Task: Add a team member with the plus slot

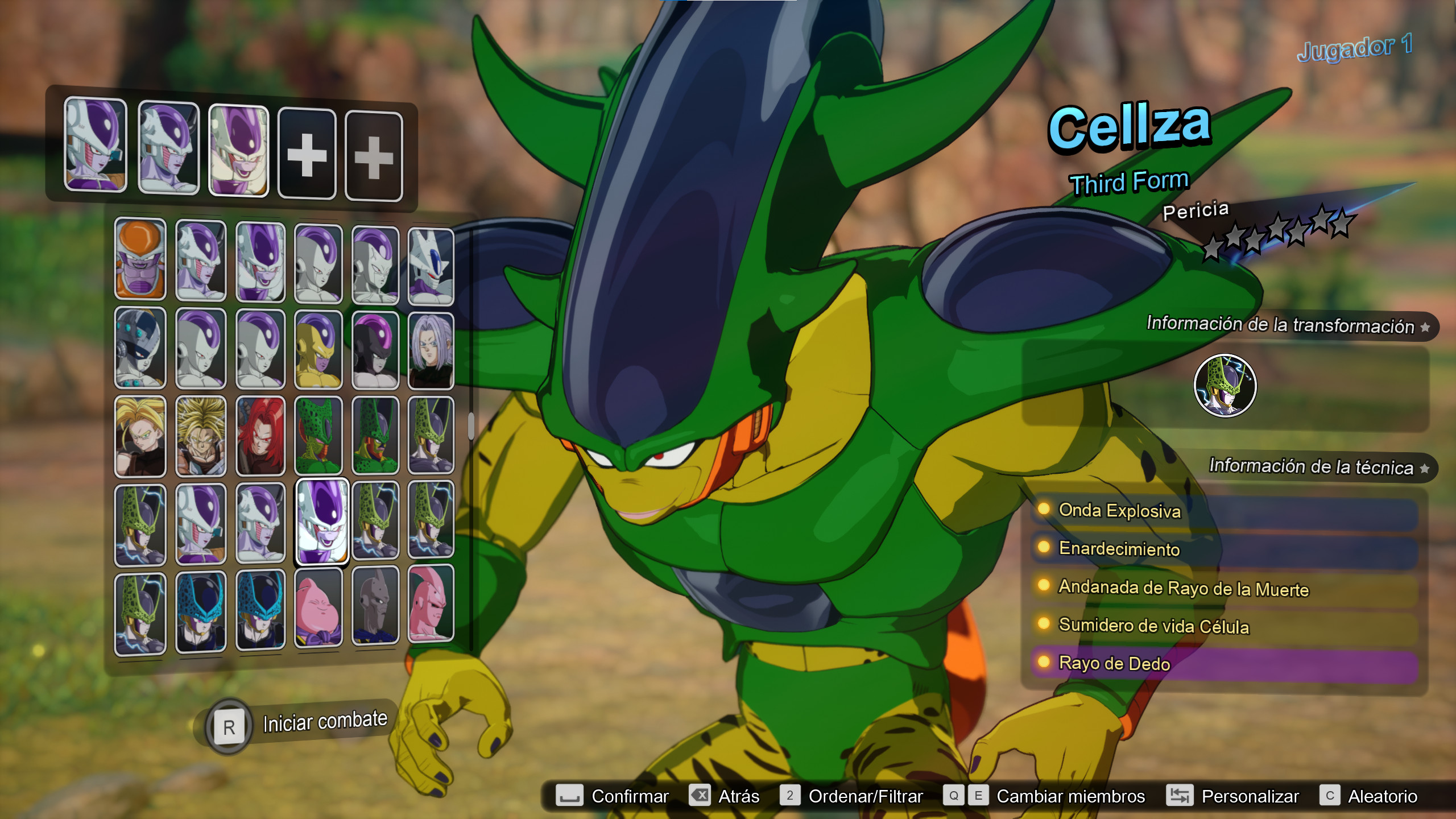Action: pos(307,154)
